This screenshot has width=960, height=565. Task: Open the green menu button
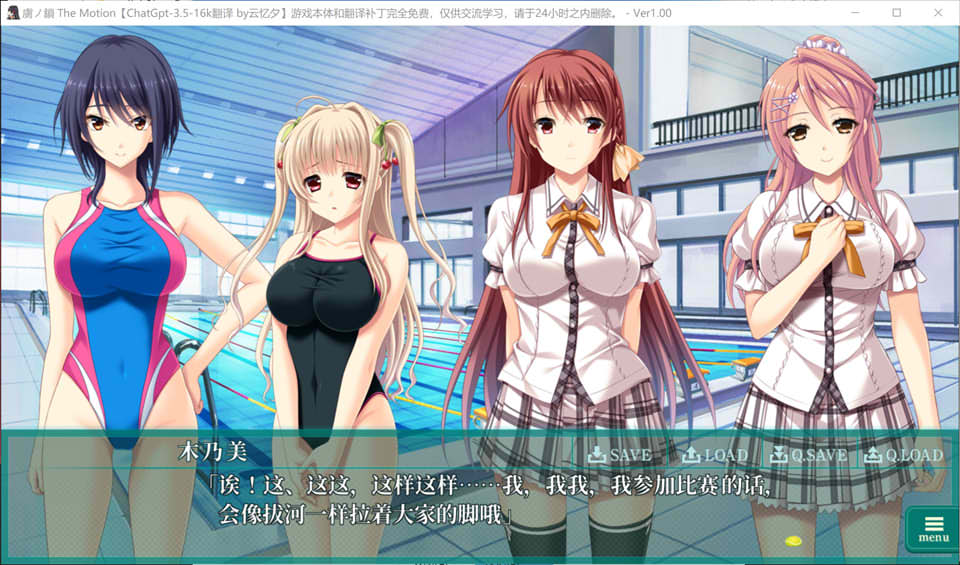tap(933, 528)
